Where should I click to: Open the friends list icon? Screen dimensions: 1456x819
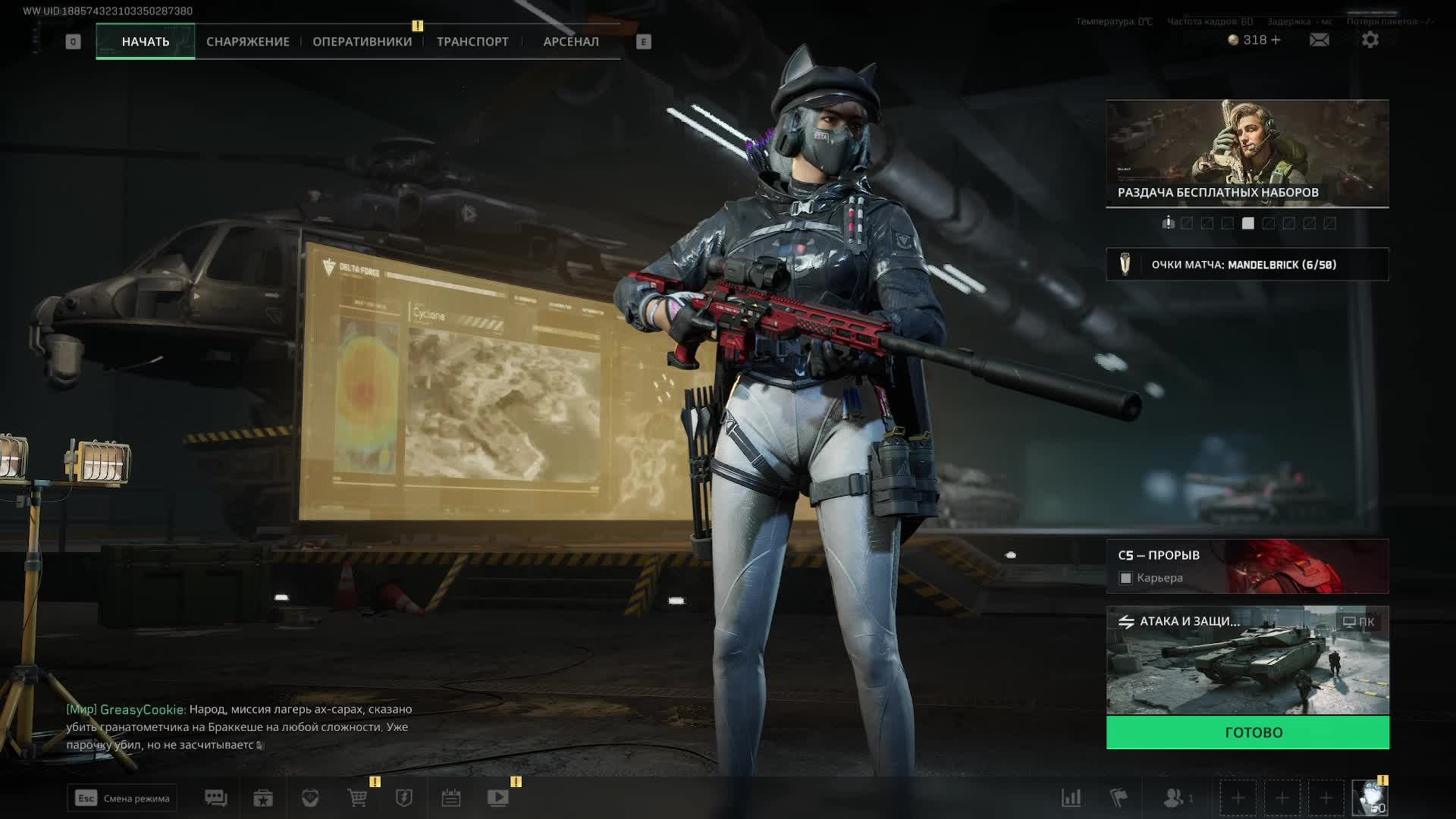pyautogui.click(x=1174, y=798)
